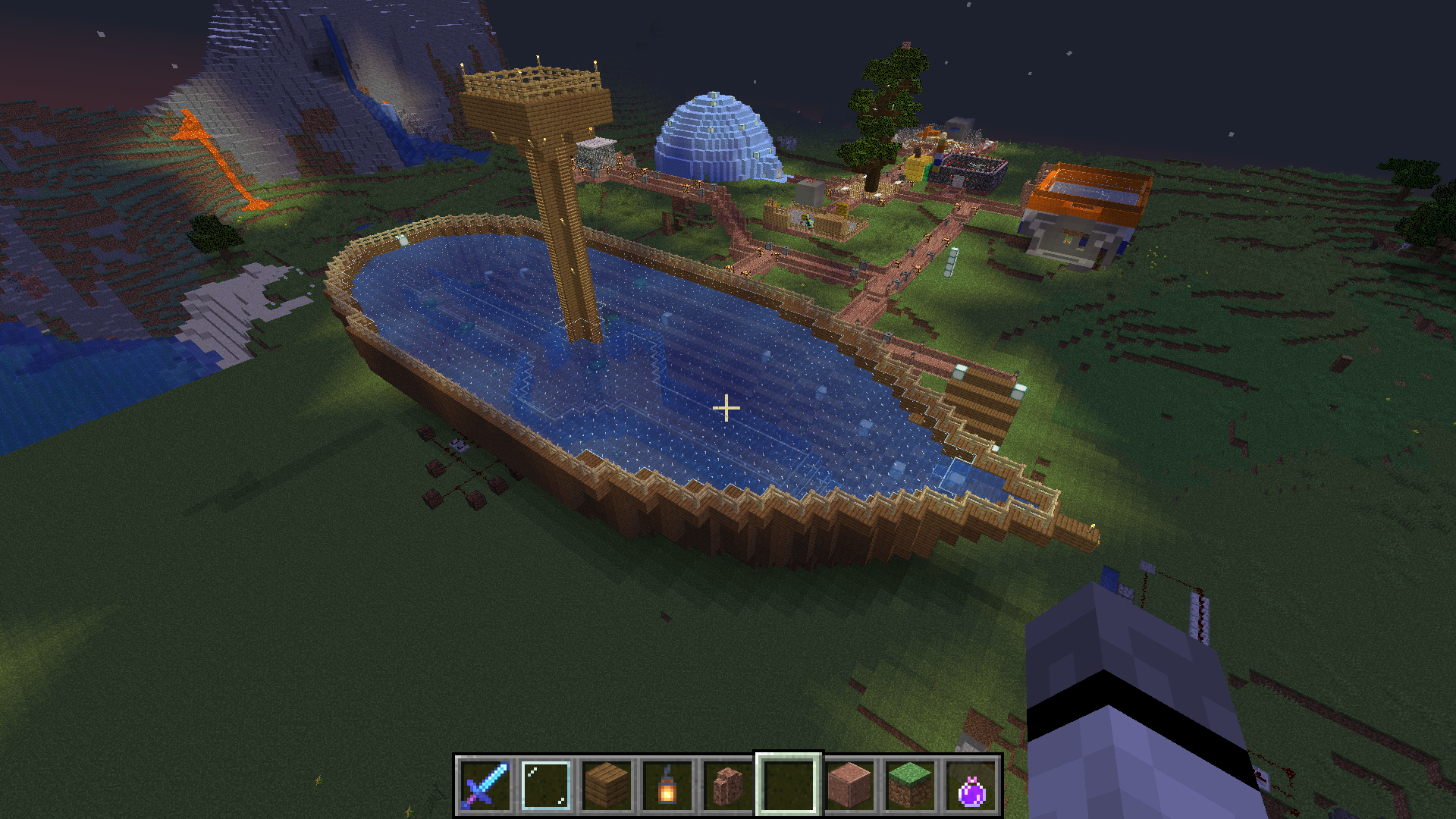This screenshot has width=1456, height=819.
Task: Choose the glass pane hotbar slot
Action: 546,786
